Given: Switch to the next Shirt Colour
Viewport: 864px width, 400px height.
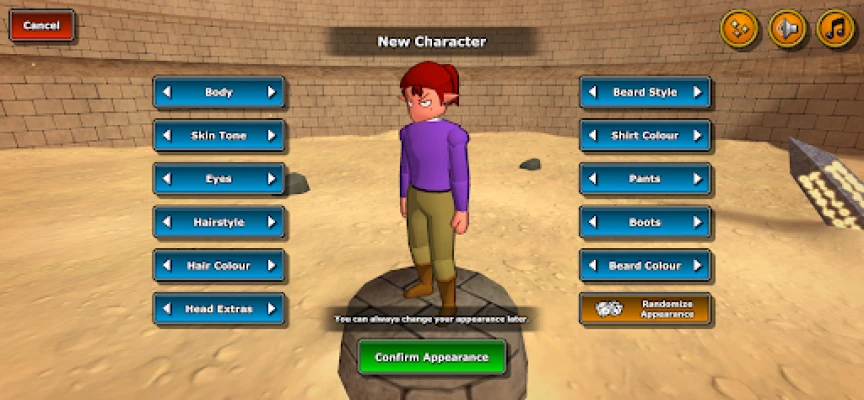Looking at the screenshot, I should [x=698, y=135].
